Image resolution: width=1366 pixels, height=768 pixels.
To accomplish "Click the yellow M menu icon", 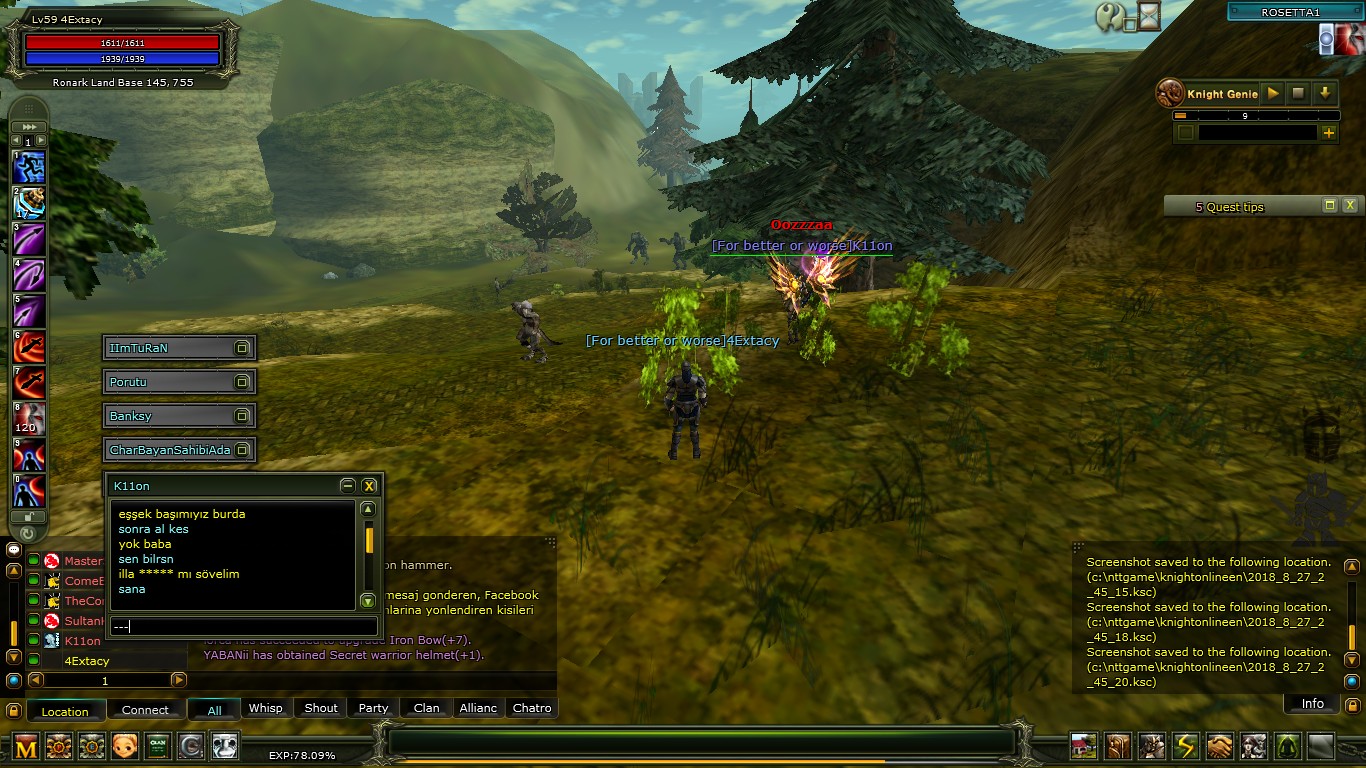I will click(26, 746).
